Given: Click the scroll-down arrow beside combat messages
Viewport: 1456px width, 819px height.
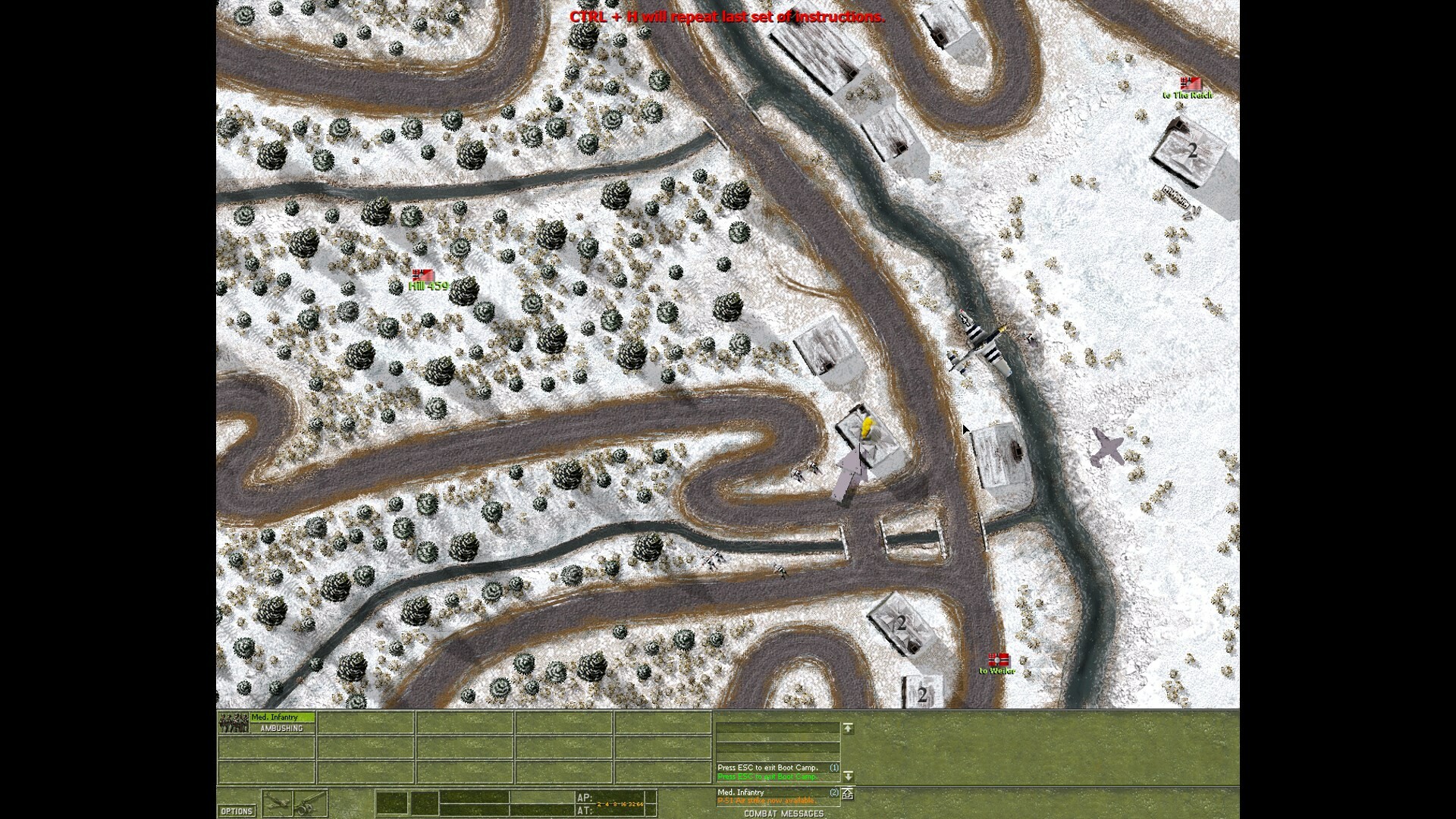Looking at the screenshot, I should (x=849, y=777).
